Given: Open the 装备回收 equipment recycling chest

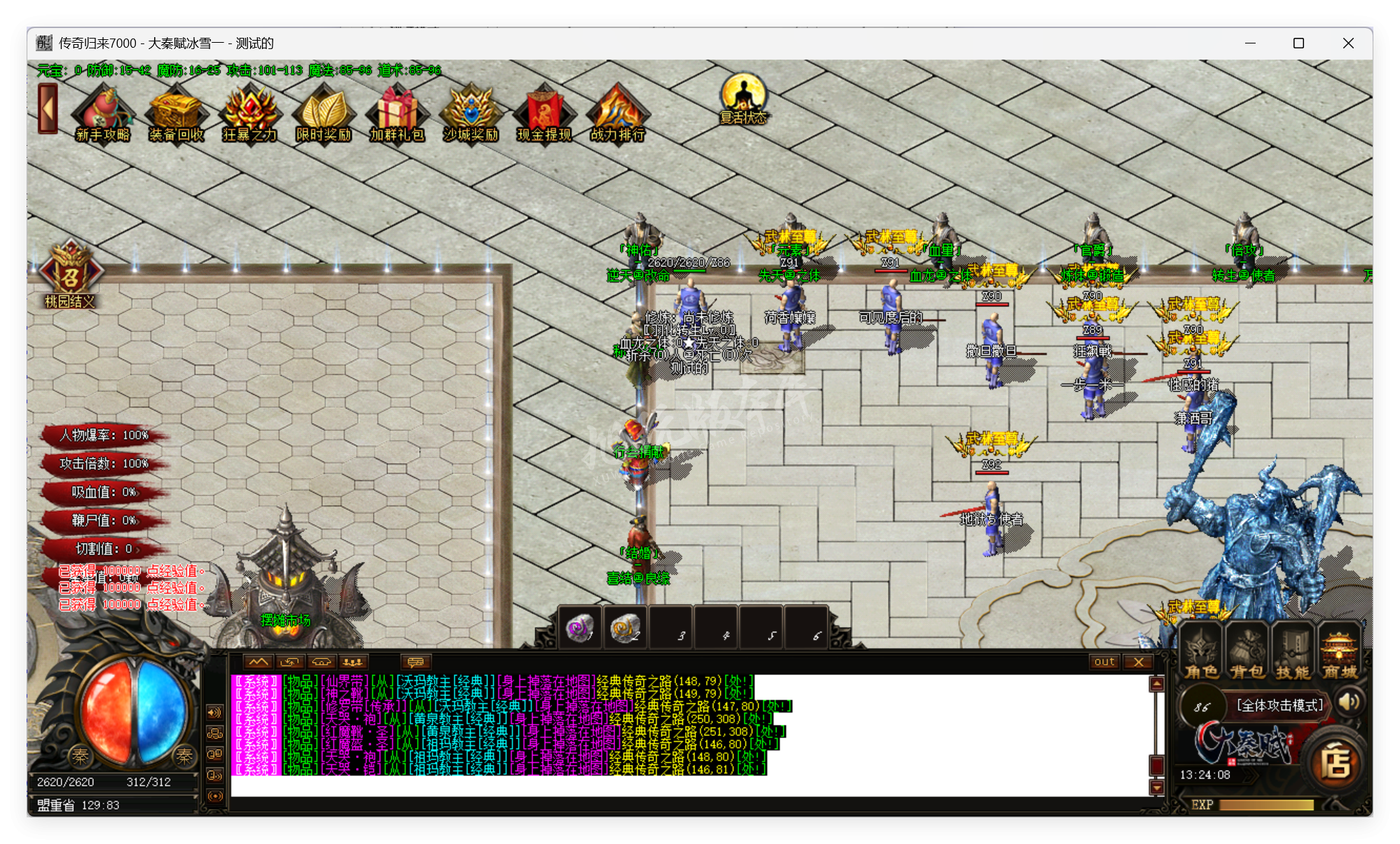Looking at the screenshot, I should [176, 113].
